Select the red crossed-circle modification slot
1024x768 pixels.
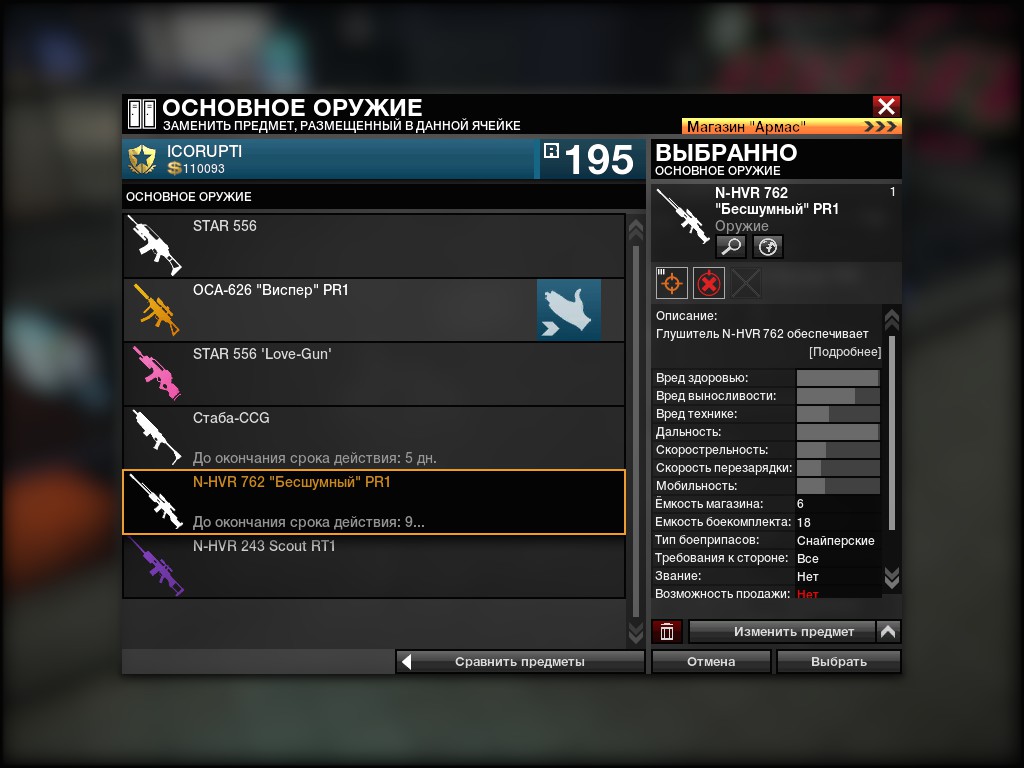click(x=708, y=283)
